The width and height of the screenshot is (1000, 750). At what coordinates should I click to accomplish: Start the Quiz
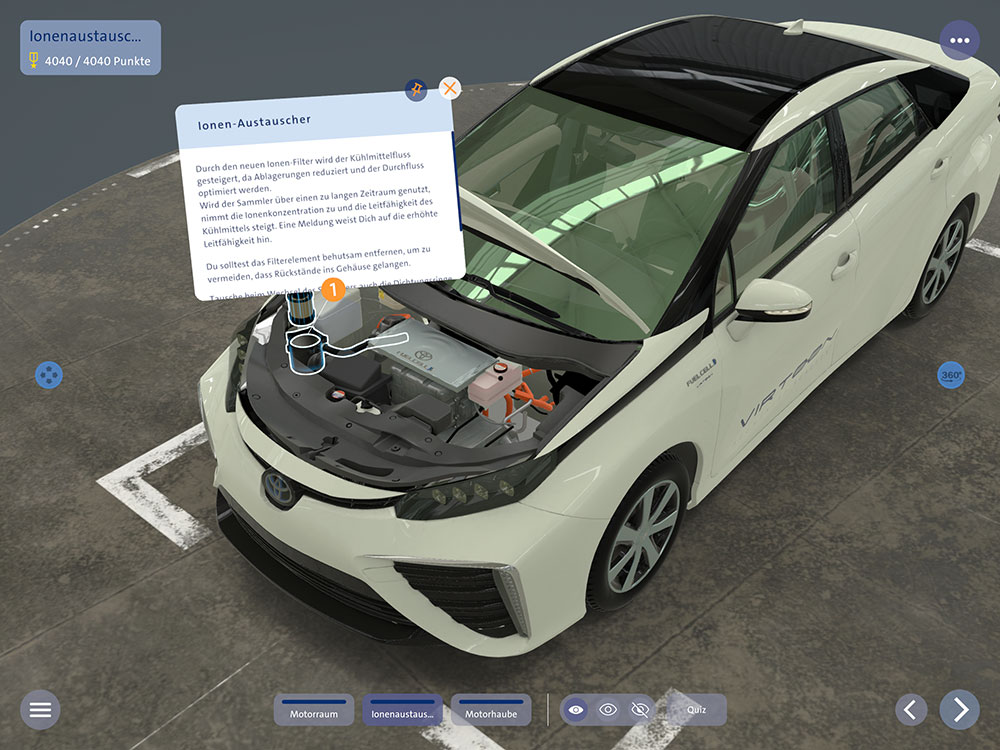[x=696, y=710]
